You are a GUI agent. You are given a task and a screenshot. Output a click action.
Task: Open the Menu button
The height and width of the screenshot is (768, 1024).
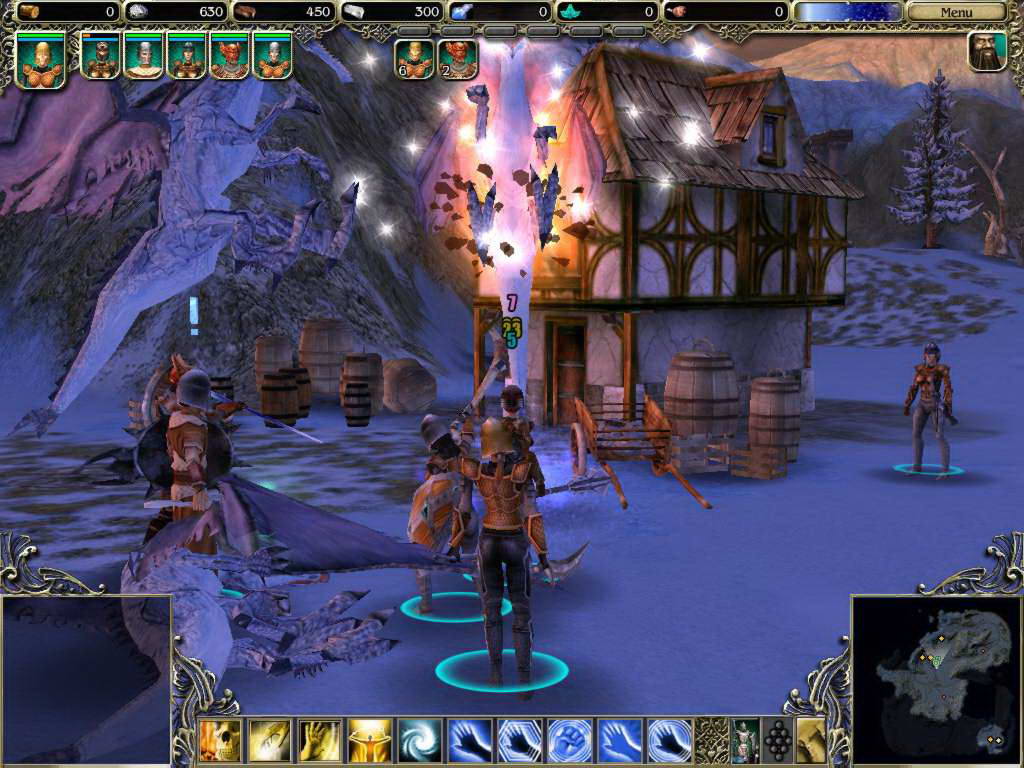(x=956, y=12)
